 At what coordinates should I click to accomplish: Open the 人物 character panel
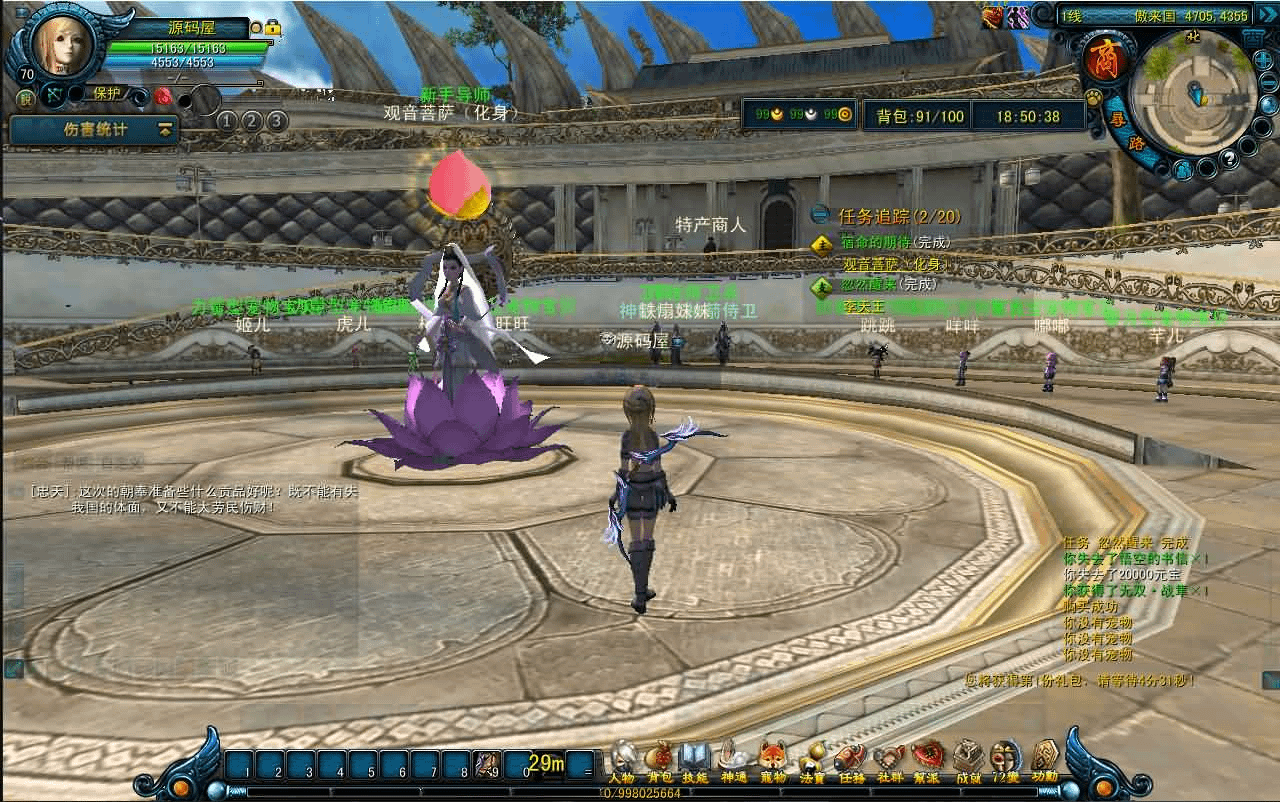tap(622, 759)
